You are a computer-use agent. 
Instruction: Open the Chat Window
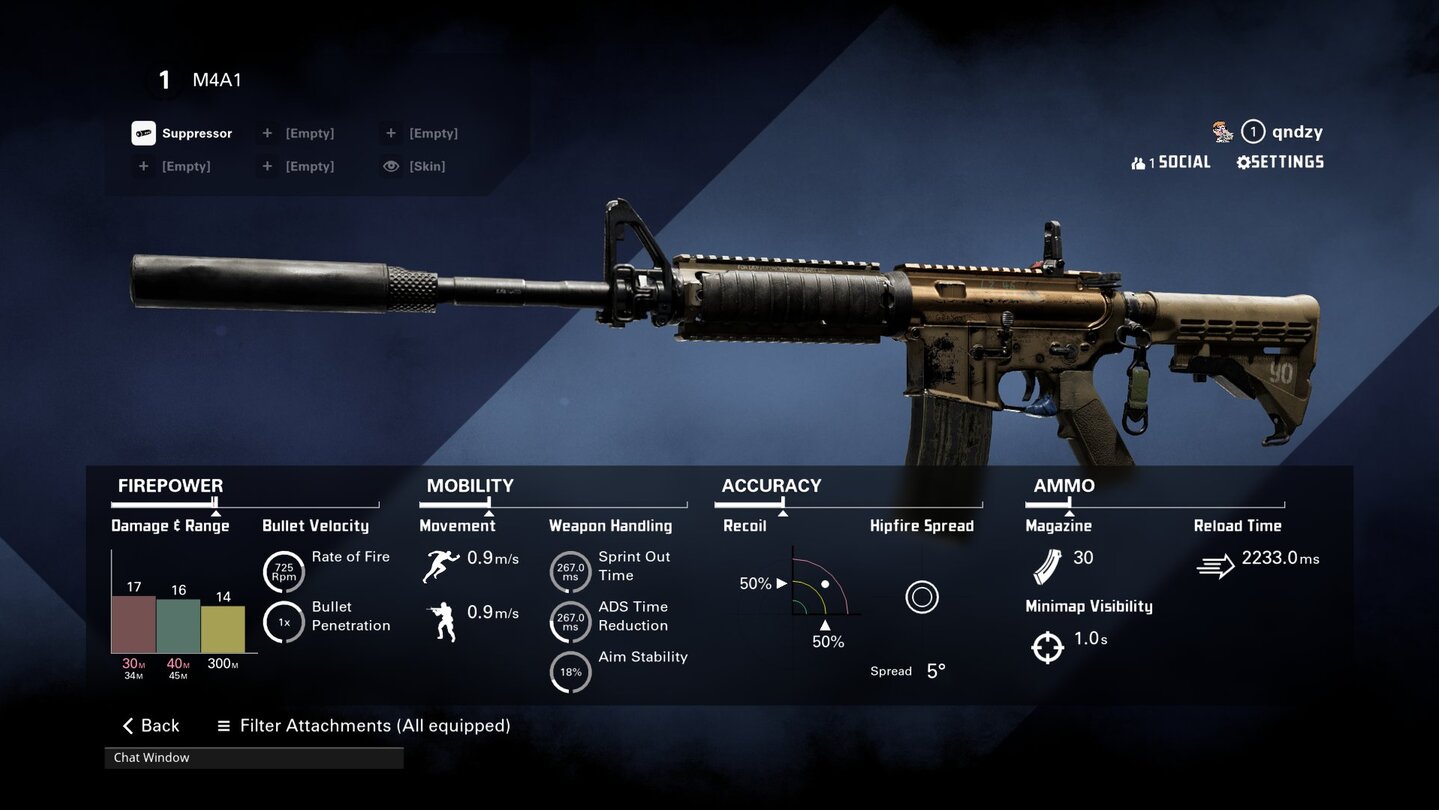(254, 758)
